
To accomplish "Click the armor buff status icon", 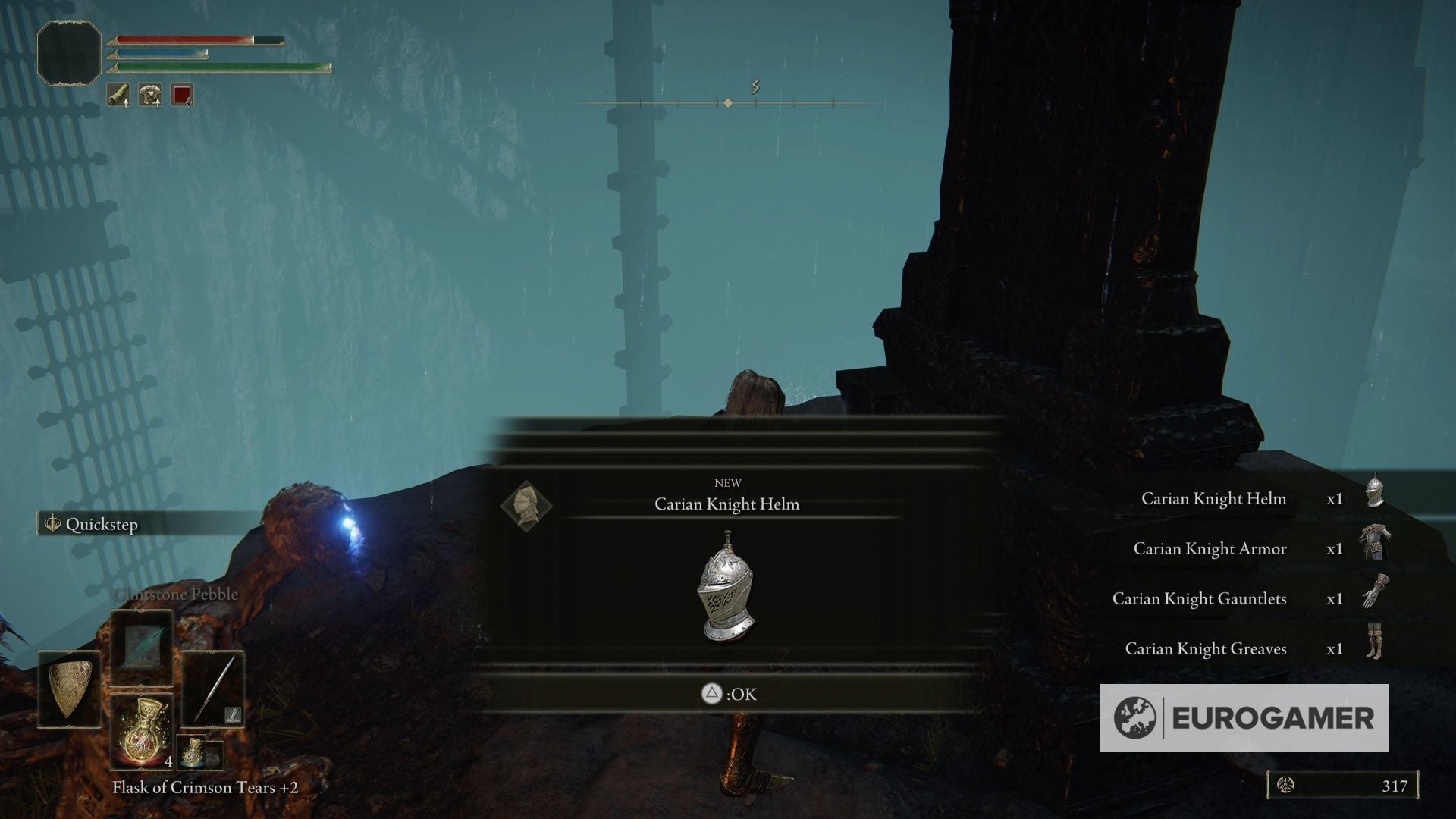I will (x=149, y=96).
